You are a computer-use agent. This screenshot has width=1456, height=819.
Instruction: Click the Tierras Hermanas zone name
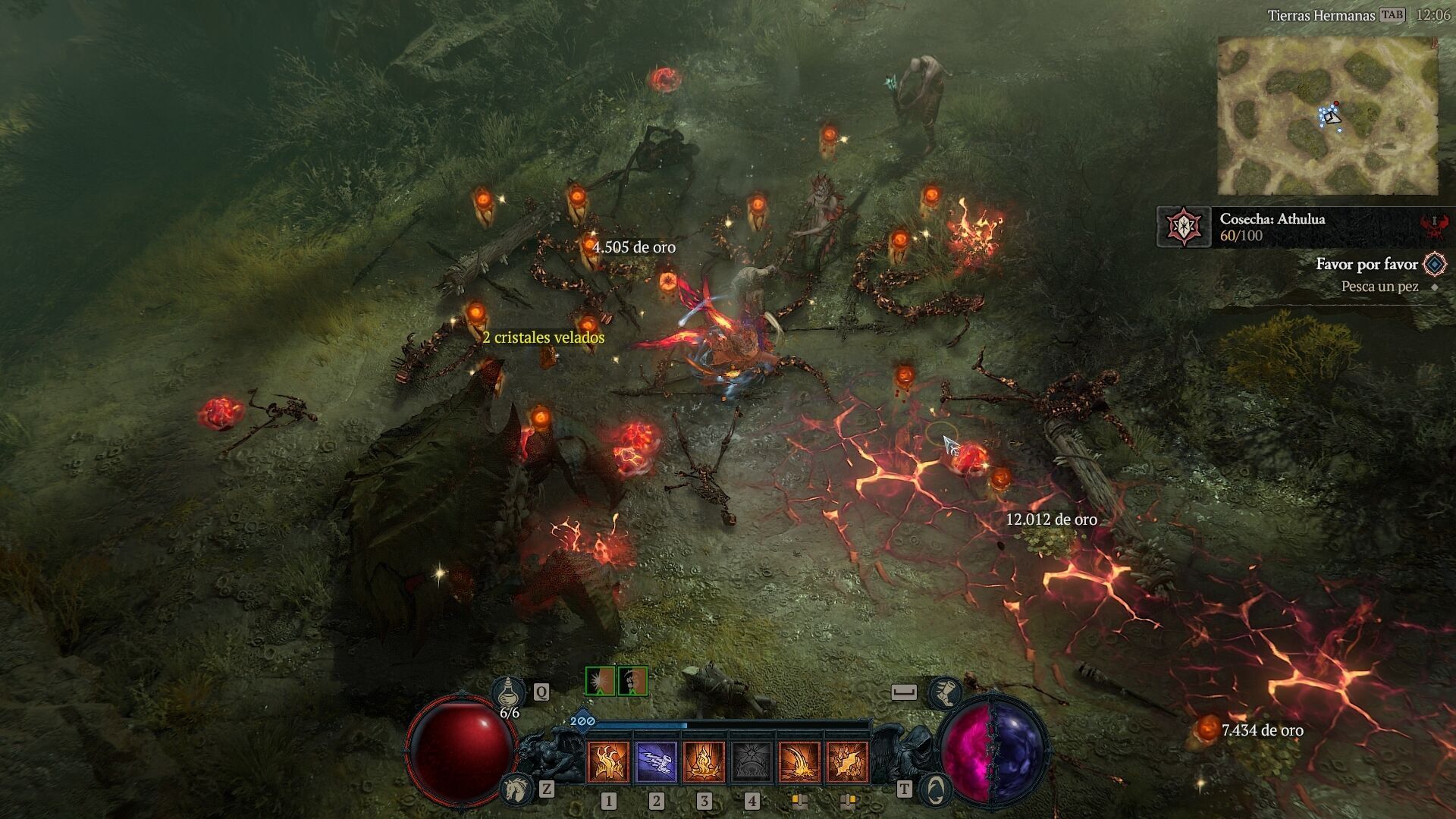click(1321, 15)
